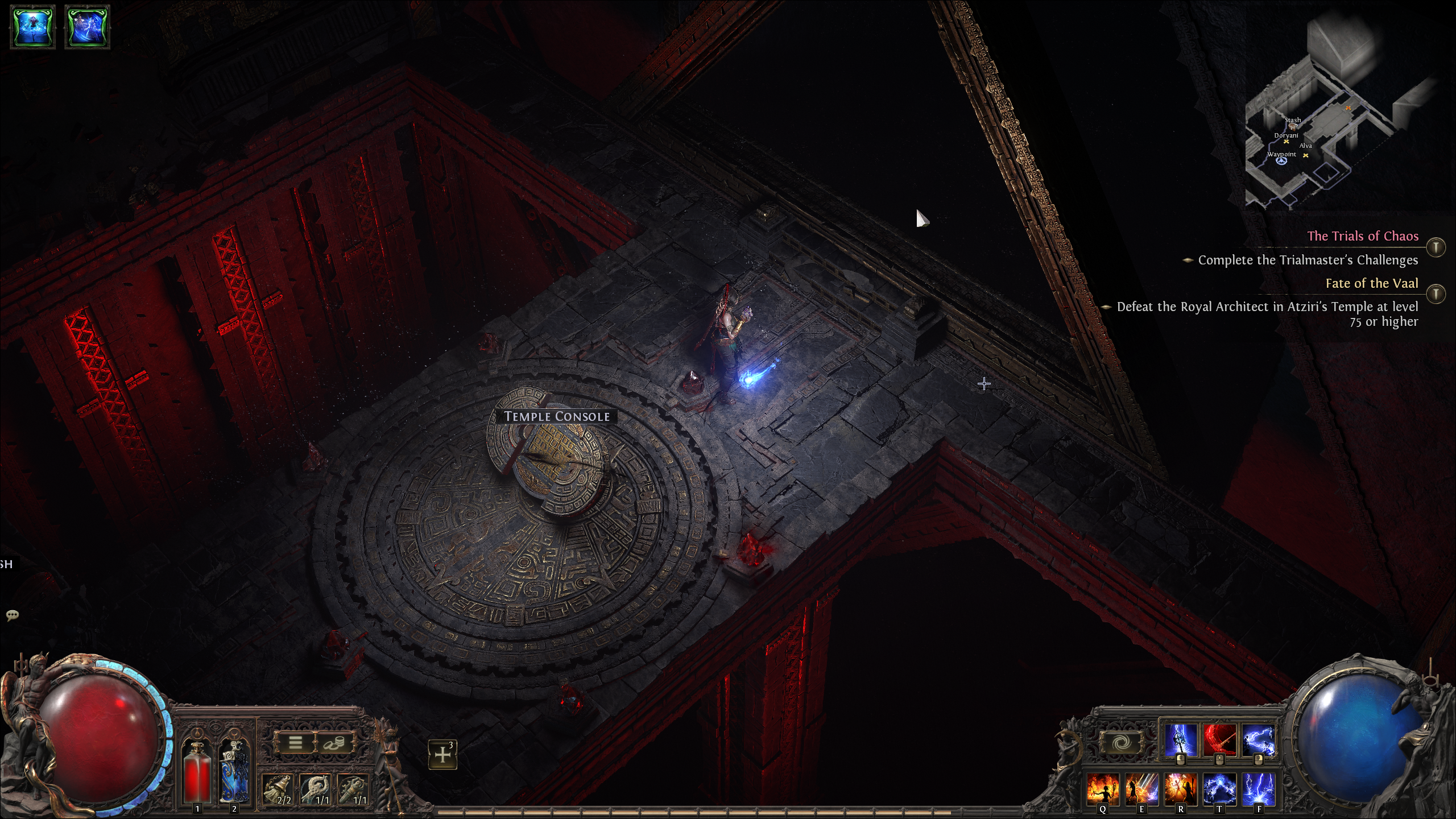Activate the falling meteor skill on E
1456x819 pixels.
[x=1142, y=789]
